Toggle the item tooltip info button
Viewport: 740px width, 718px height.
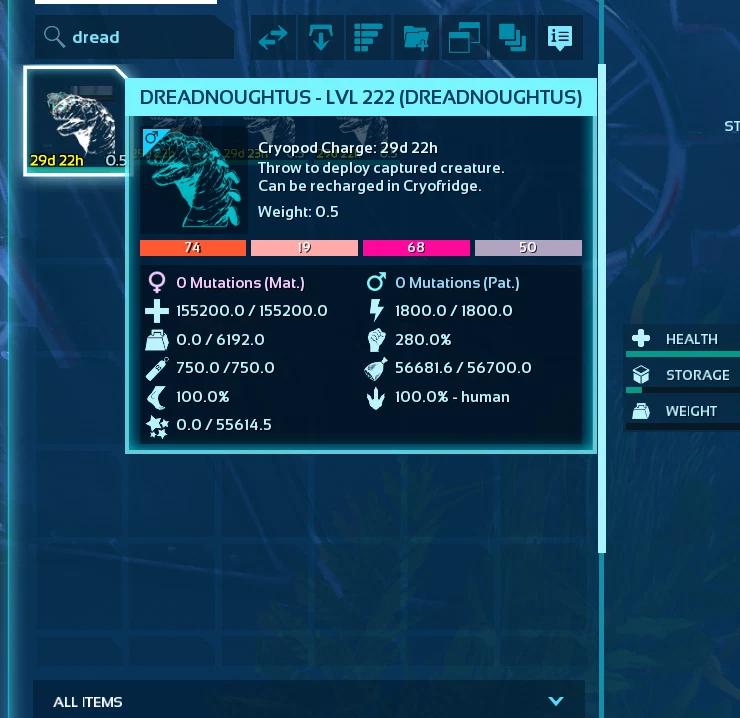560,38
